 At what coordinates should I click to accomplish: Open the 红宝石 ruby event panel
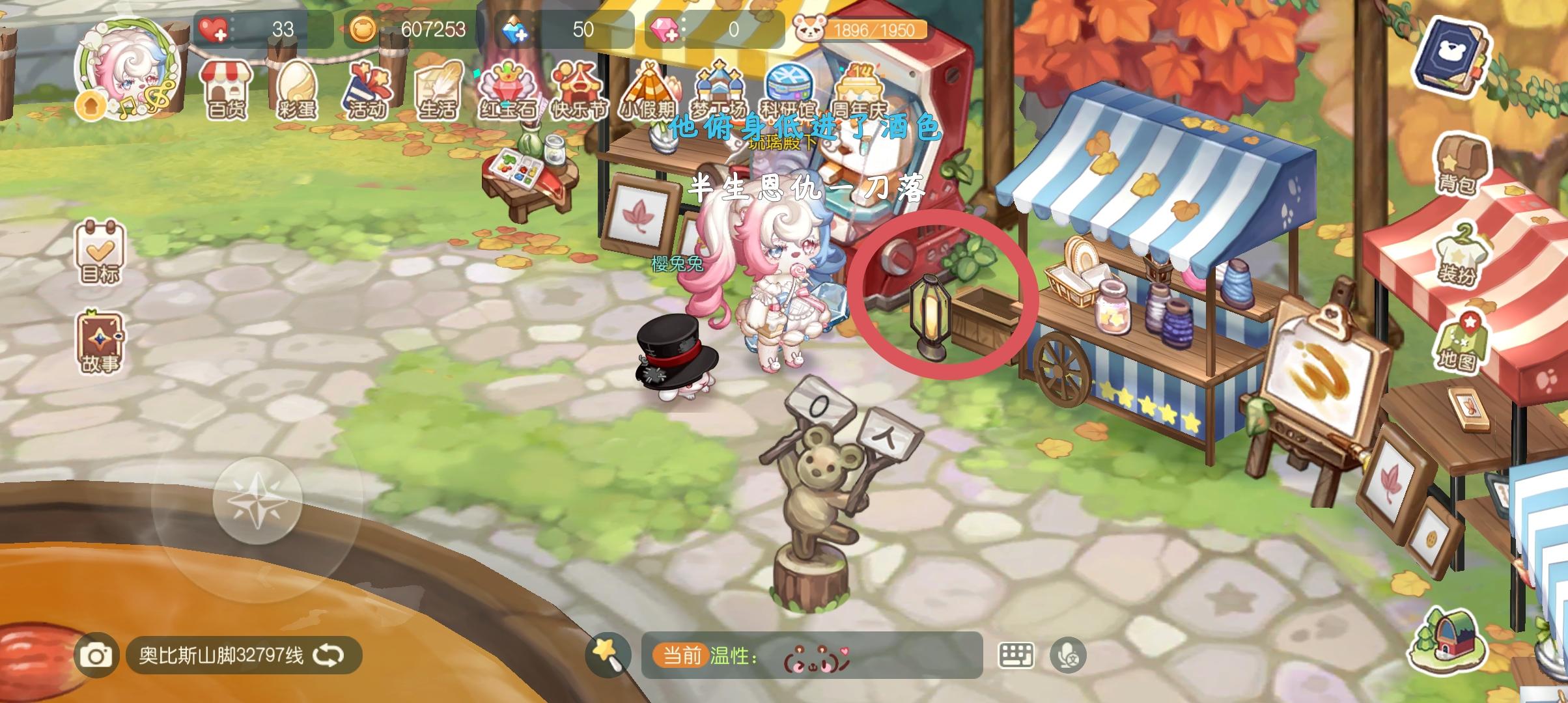click(511, 88)
